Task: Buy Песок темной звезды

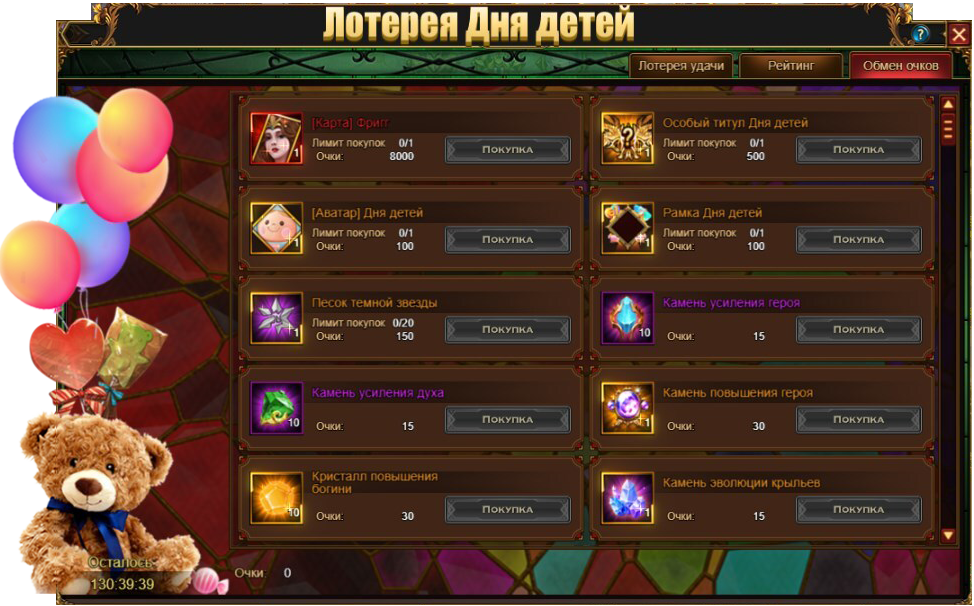Action: pos(507,330)
